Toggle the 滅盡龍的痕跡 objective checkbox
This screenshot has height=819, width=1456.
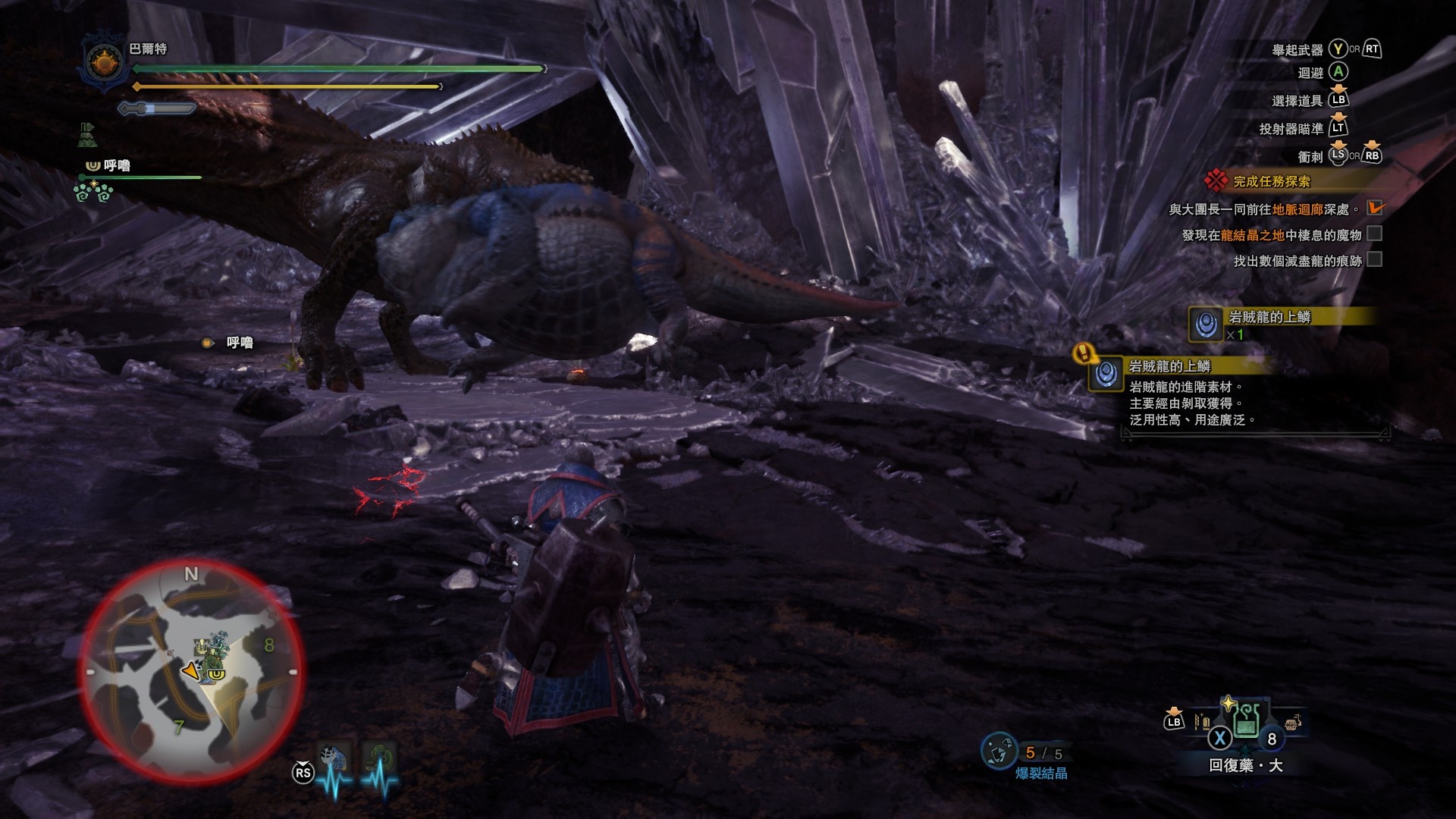click(x=1374, y=260)
